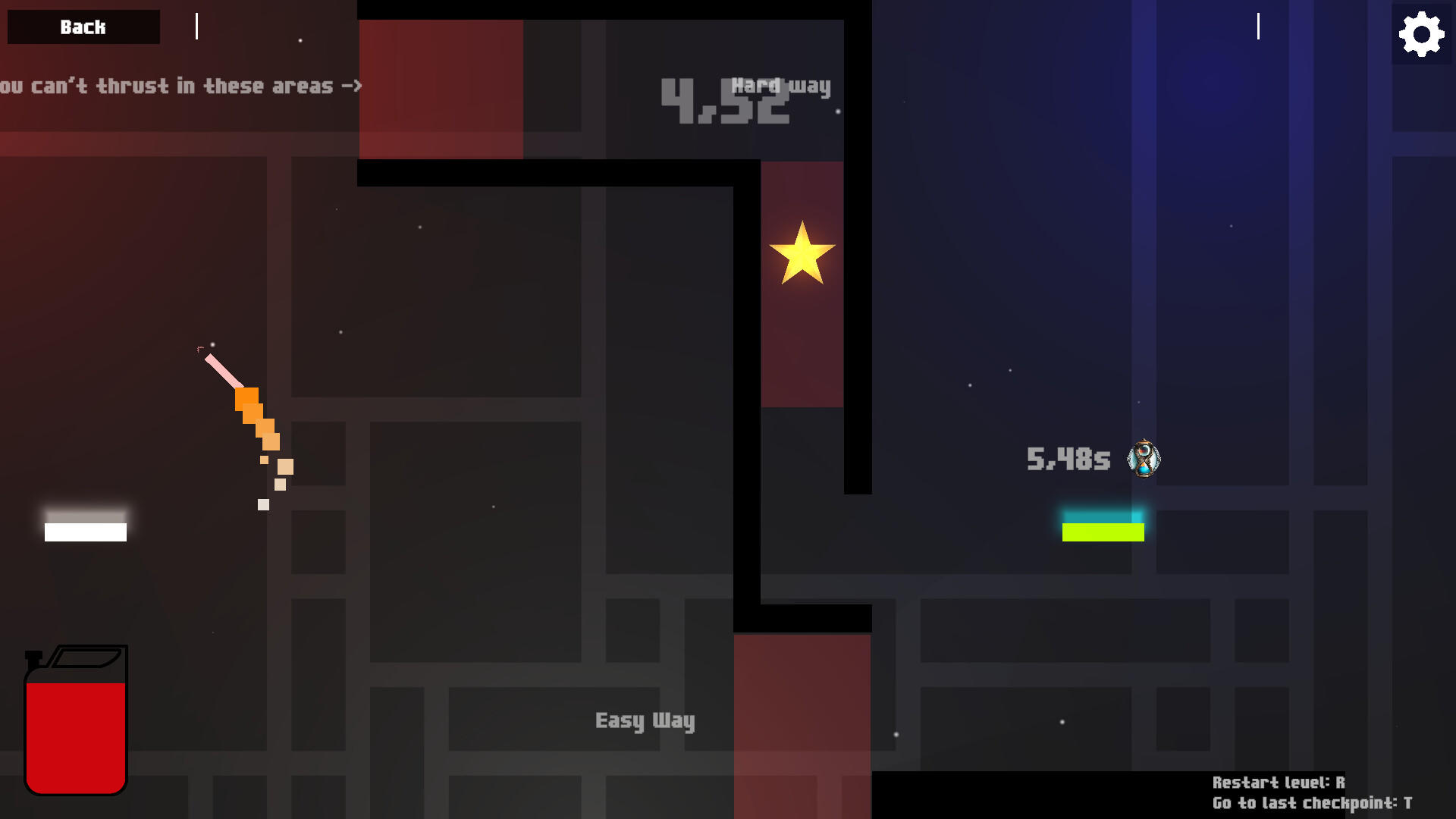Click the 5,48s timer readout
Image resolution: width=1456 pixels, height=819 pixels.
[1068, 458]
